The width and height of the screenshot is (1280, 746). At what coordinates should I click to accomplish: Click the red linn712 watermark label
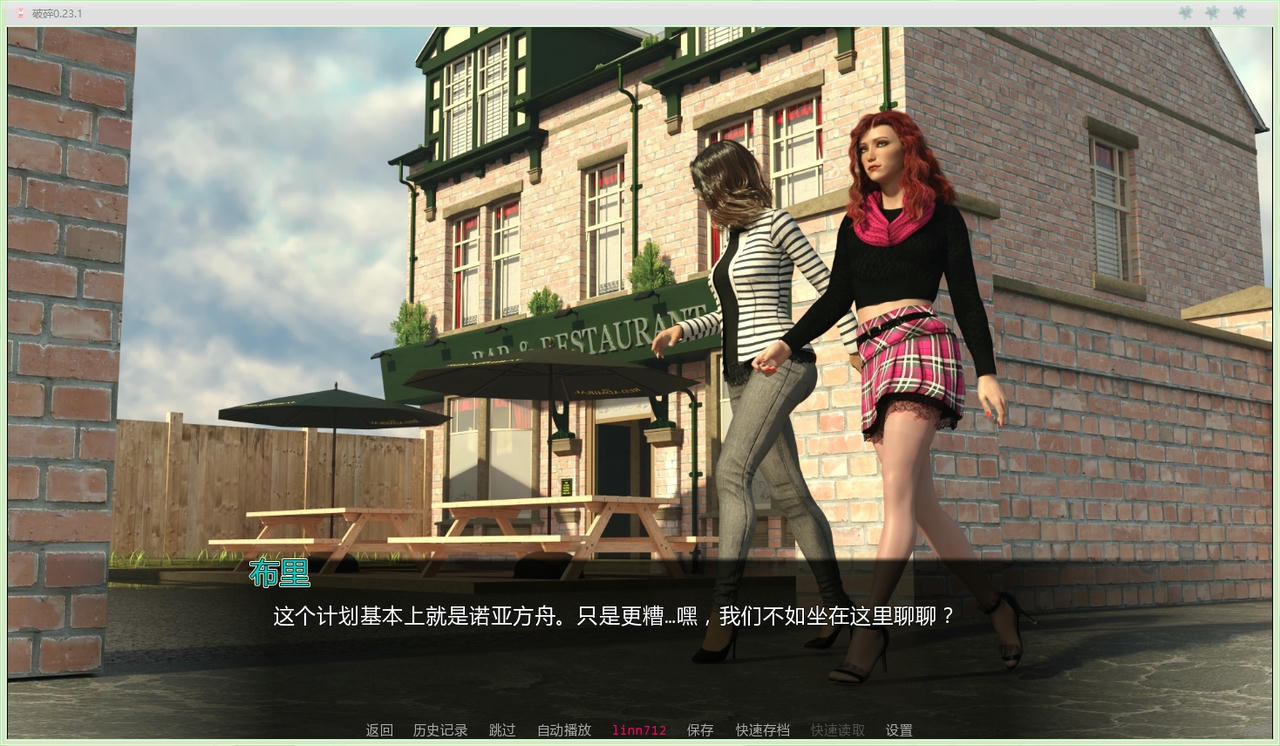(x=638, y=730)
